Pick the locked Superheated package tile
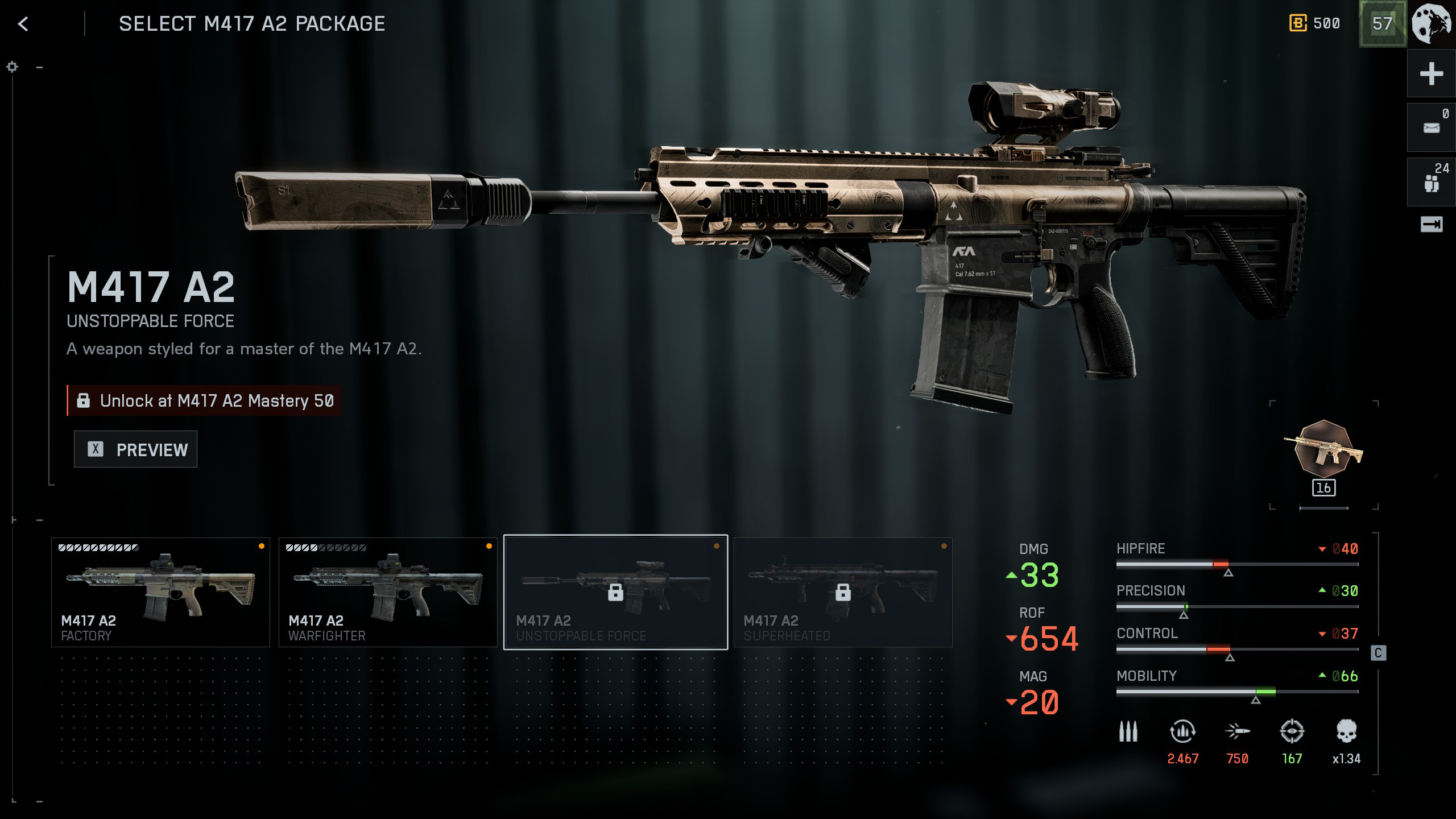Image resolution: width=1456 pixels, height=819 pixels. tap(843, 592)
